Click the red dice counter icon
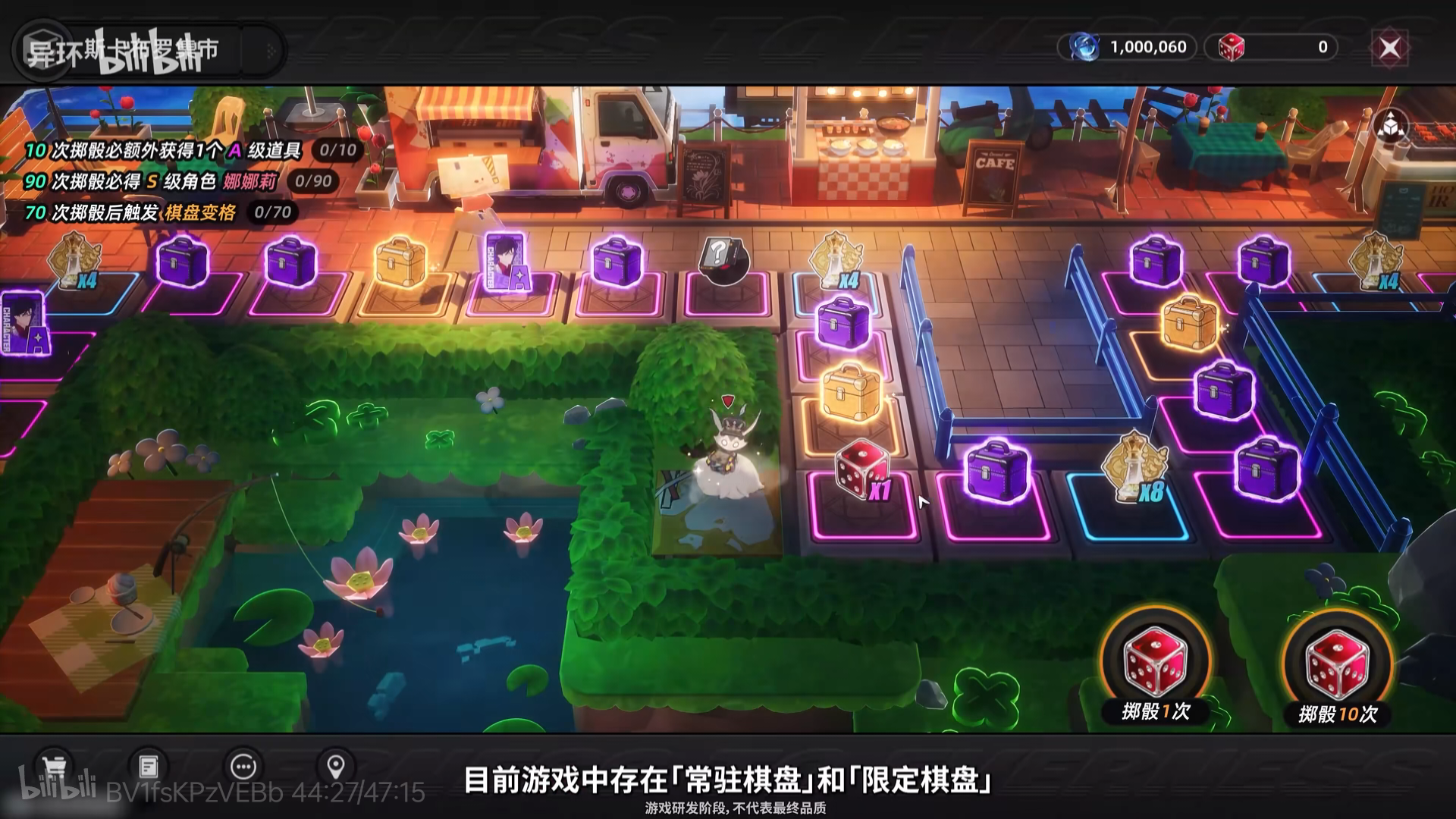 1232,46
